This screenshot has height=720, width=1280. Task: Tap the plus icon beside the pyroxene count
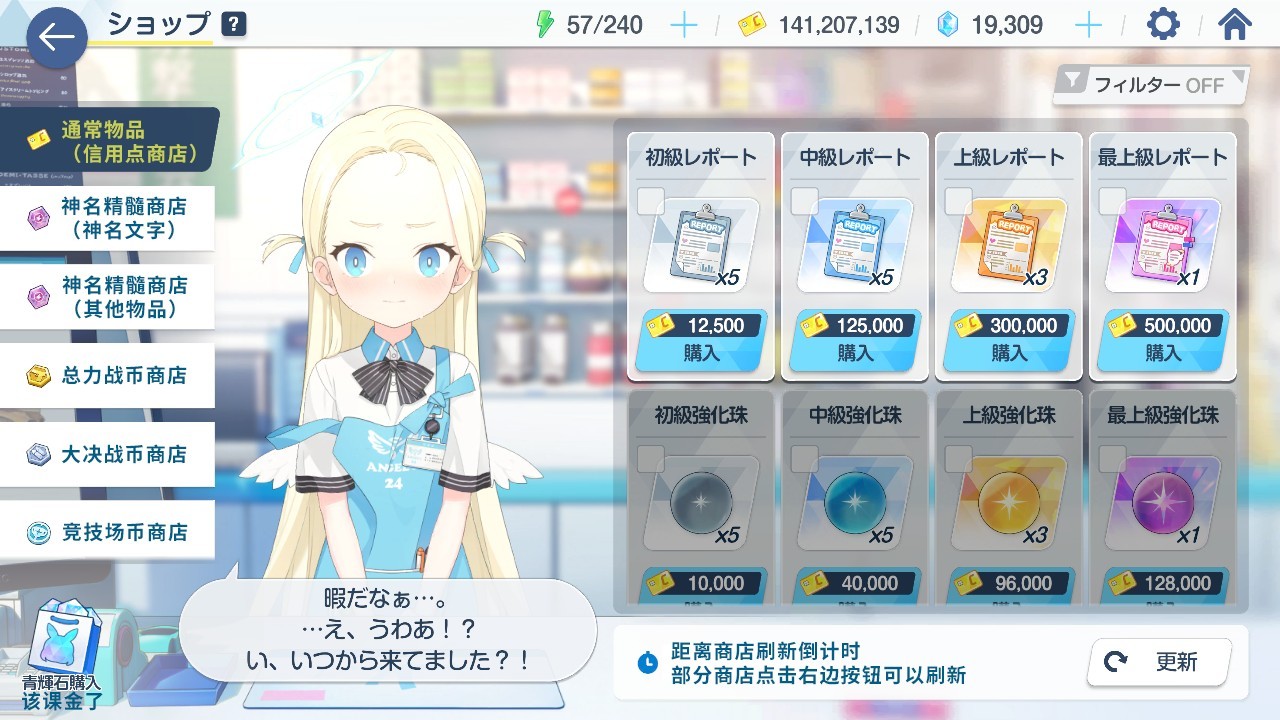click(1087, 24)
